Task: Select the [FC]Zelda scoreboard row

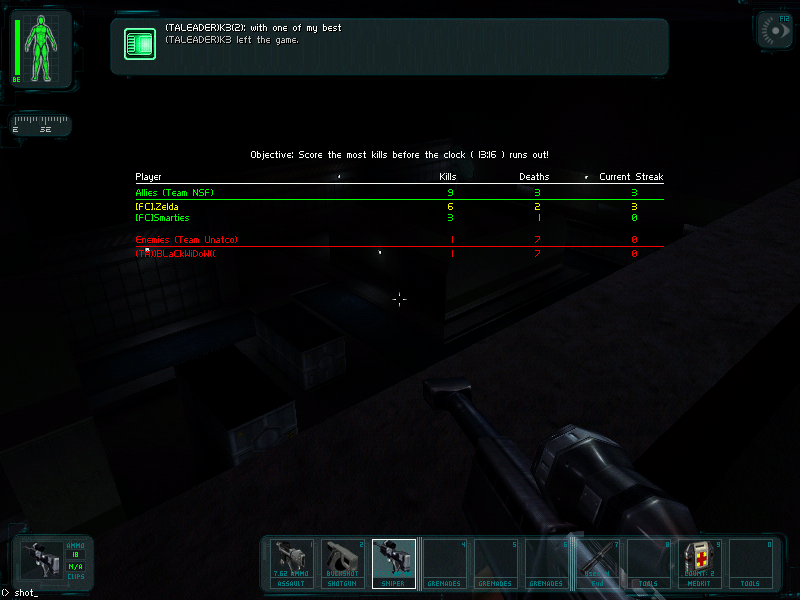Action: (x=398, y=206)
